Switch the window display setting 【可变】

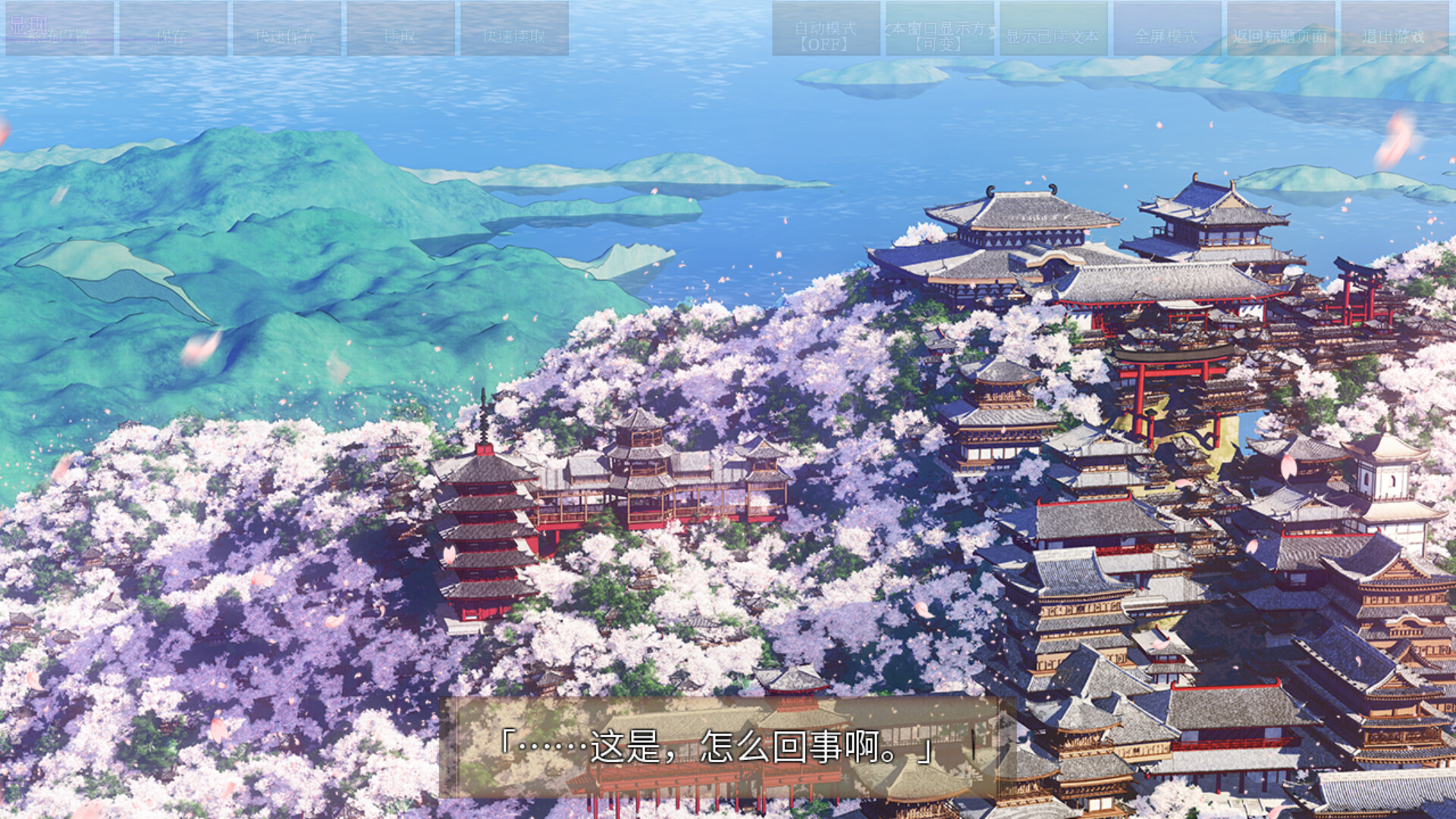pos(938,44)
